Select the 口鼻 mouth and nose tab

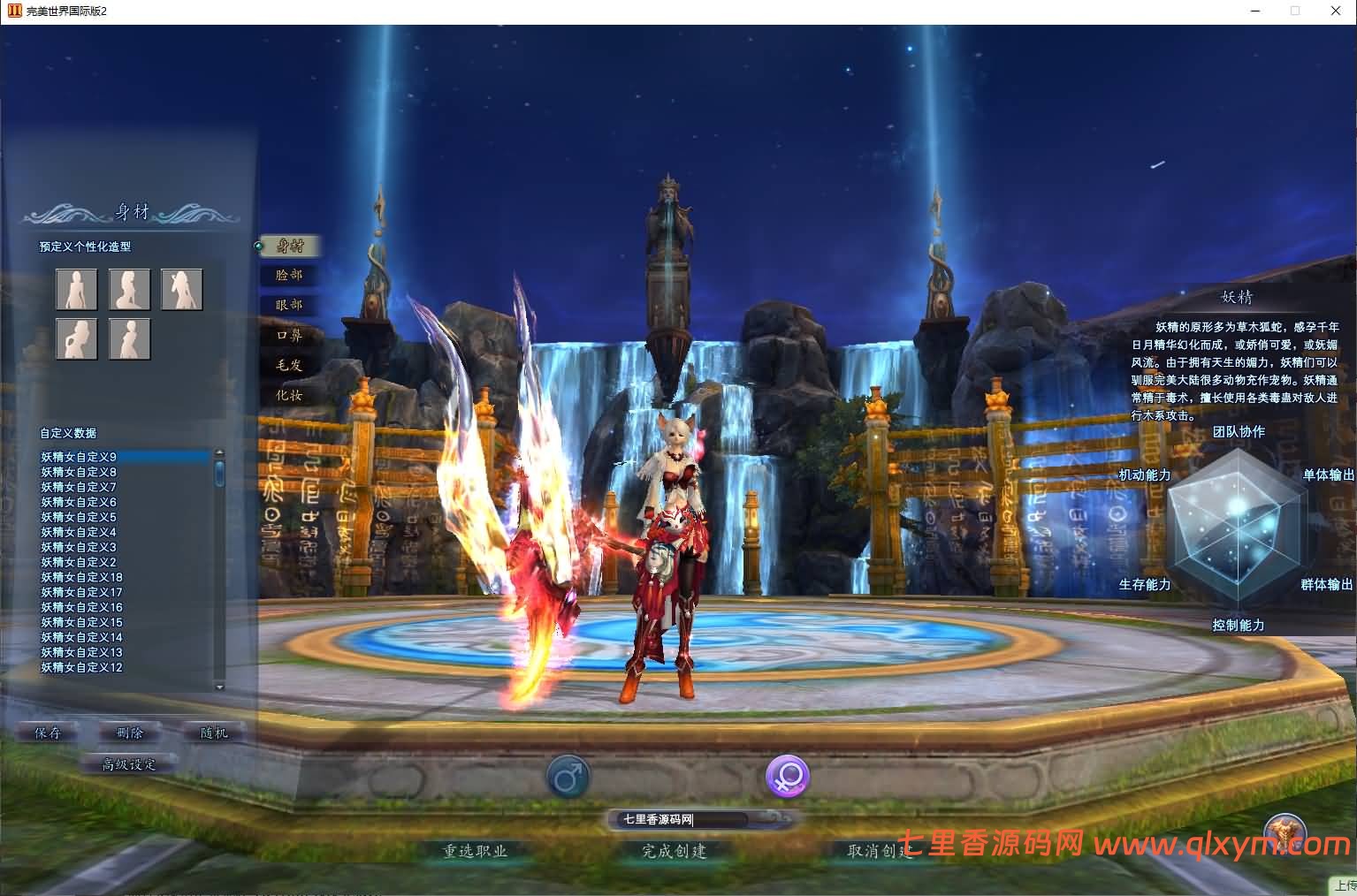[x=290, y=336]
